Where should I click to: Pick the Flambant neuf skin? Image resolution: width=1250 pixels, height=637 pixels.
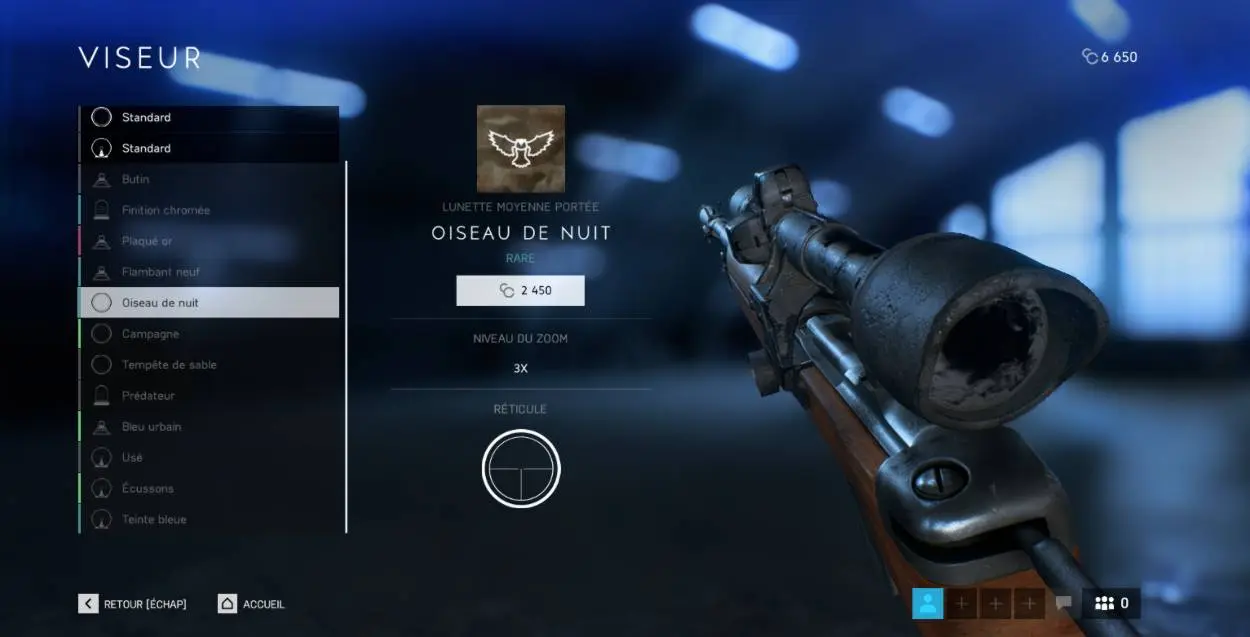click(208, 272)
